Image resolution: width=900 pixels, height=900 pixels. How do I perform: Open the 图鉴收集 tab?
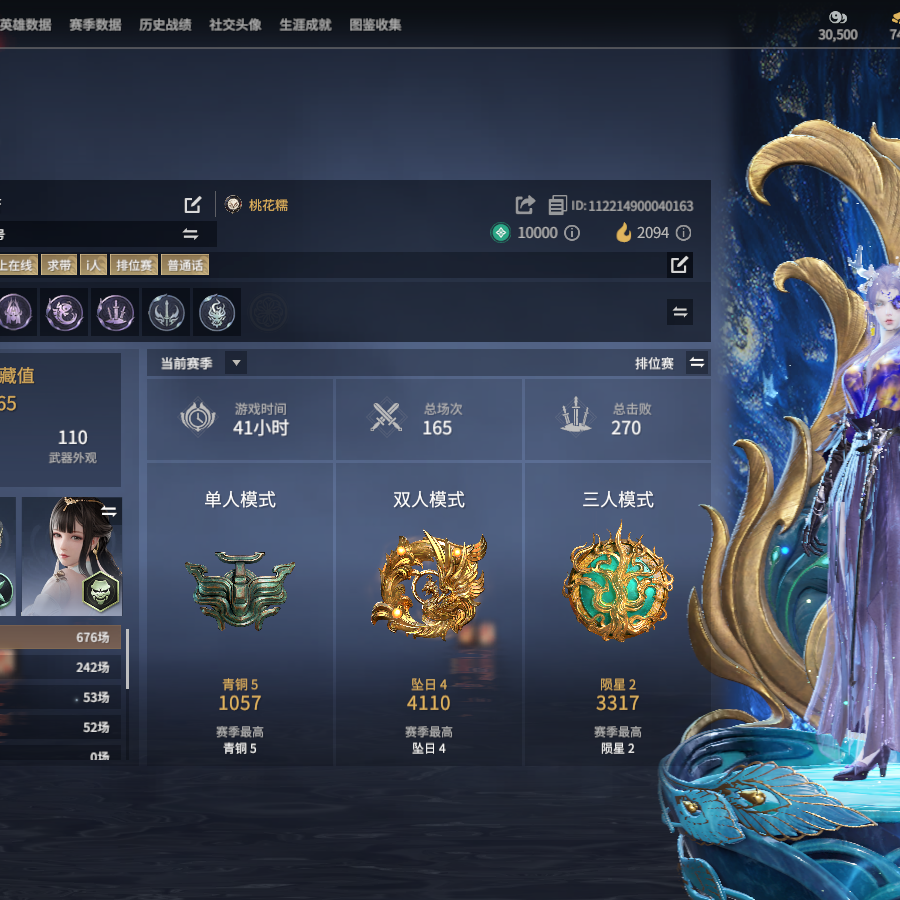(375, 25)
